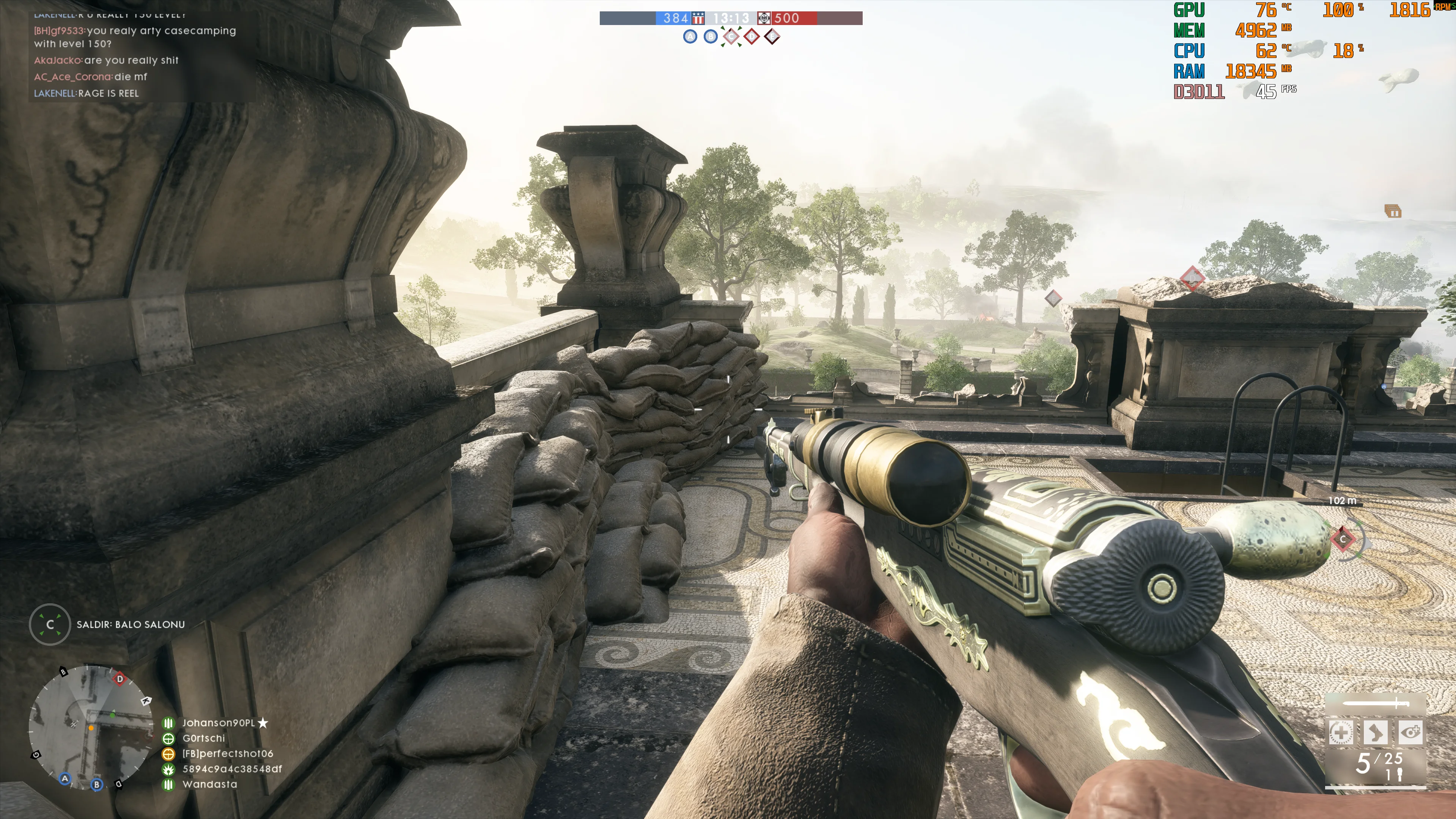
Task: Select objective E flag in top bar
Action: click(x=772, y=37)
